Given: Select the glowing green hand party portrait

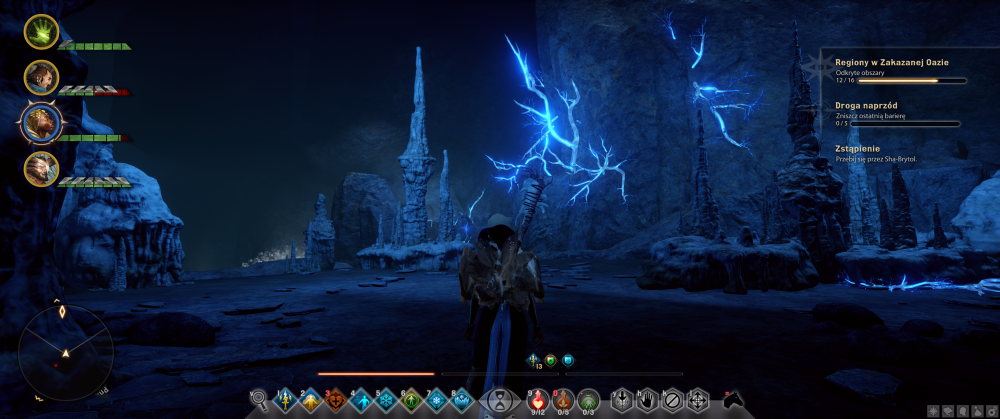Looking at the screenshot, I should (41, 32).
